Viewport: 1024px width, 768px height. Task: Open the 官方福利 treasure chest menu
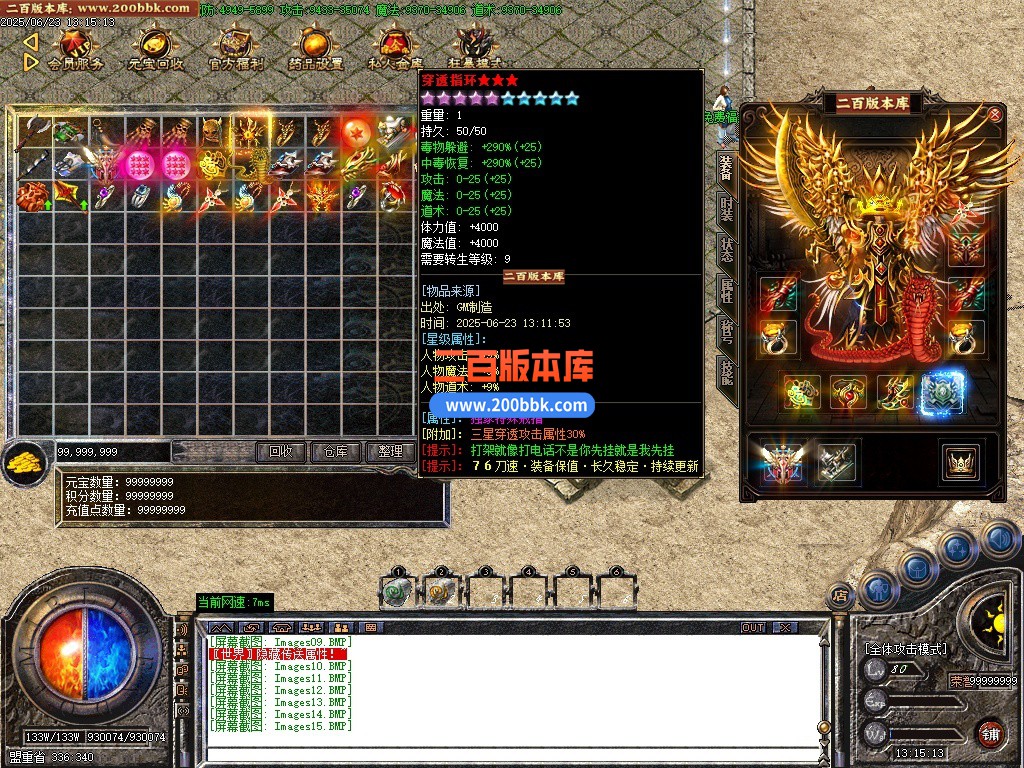click(236, 48)
